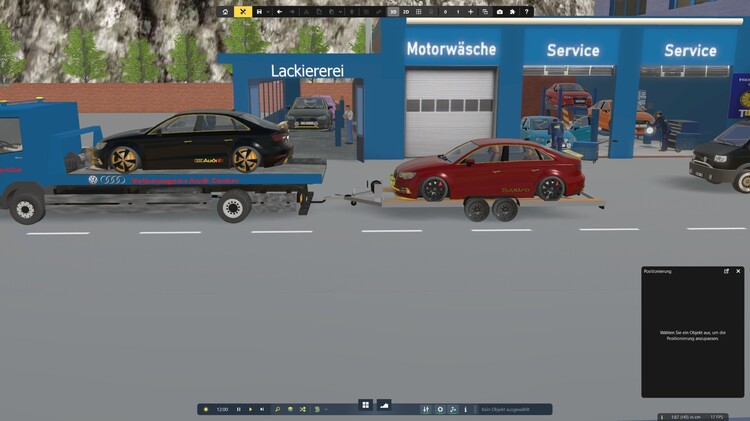
Task: Pop out the Positionierung panel
Action: pyautogui.click(x=727, y=271)
